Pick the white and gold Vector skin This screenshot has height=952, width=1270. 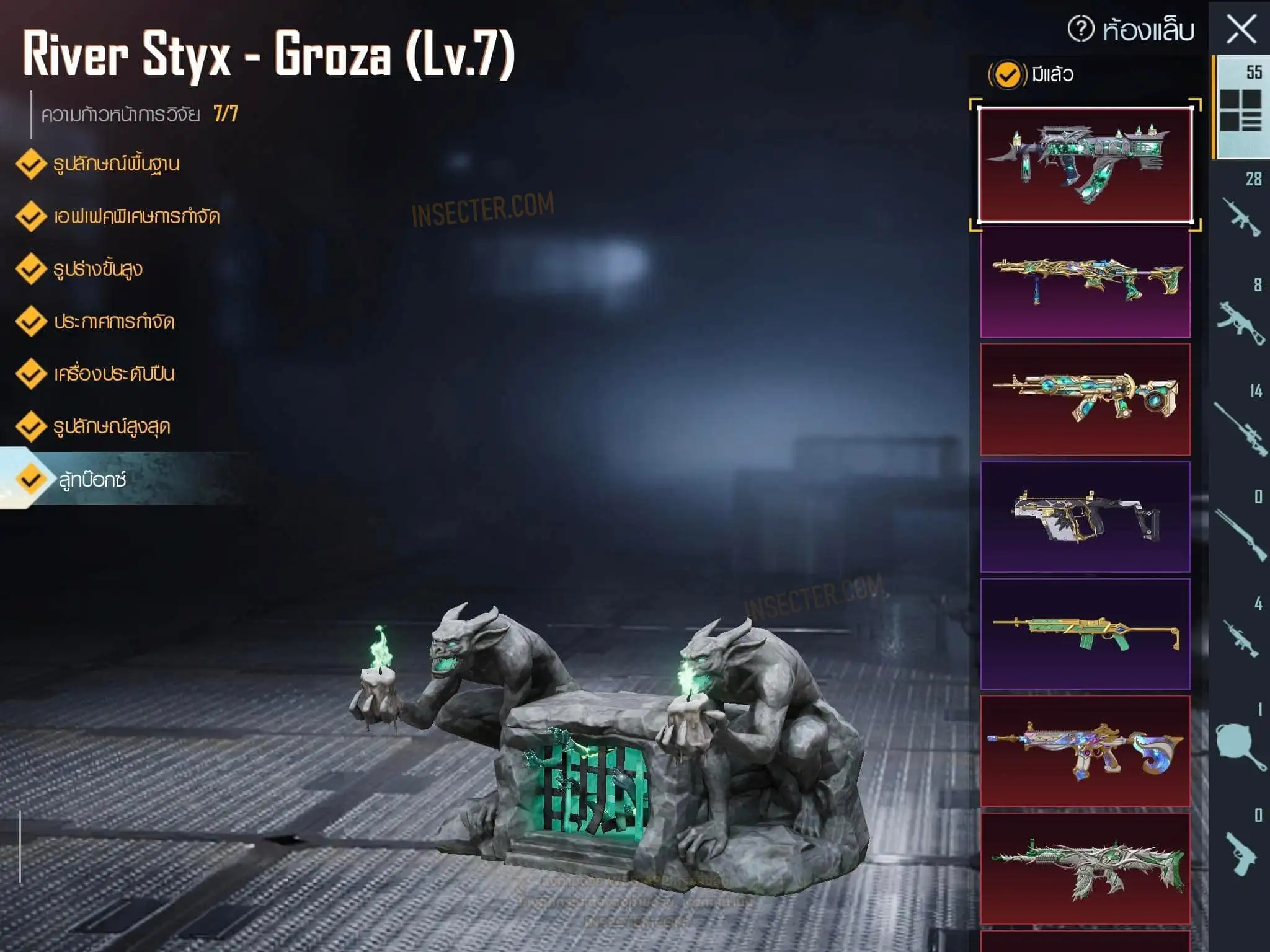click(1085, 516)
